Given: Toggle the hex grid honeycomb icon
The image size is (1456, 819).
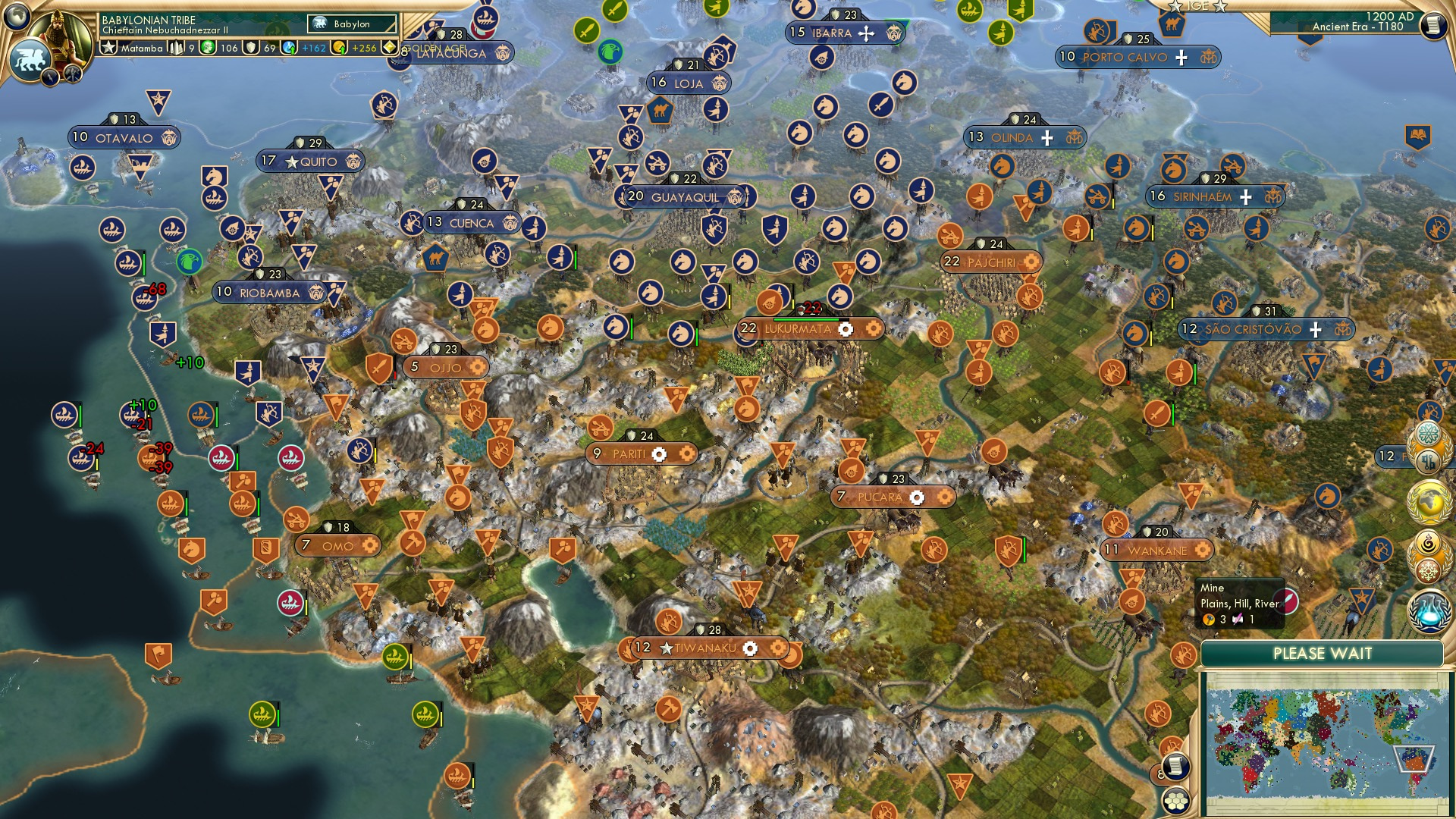Looking at the screenshot, I should pyautogui.click(x=1175, y=801).
